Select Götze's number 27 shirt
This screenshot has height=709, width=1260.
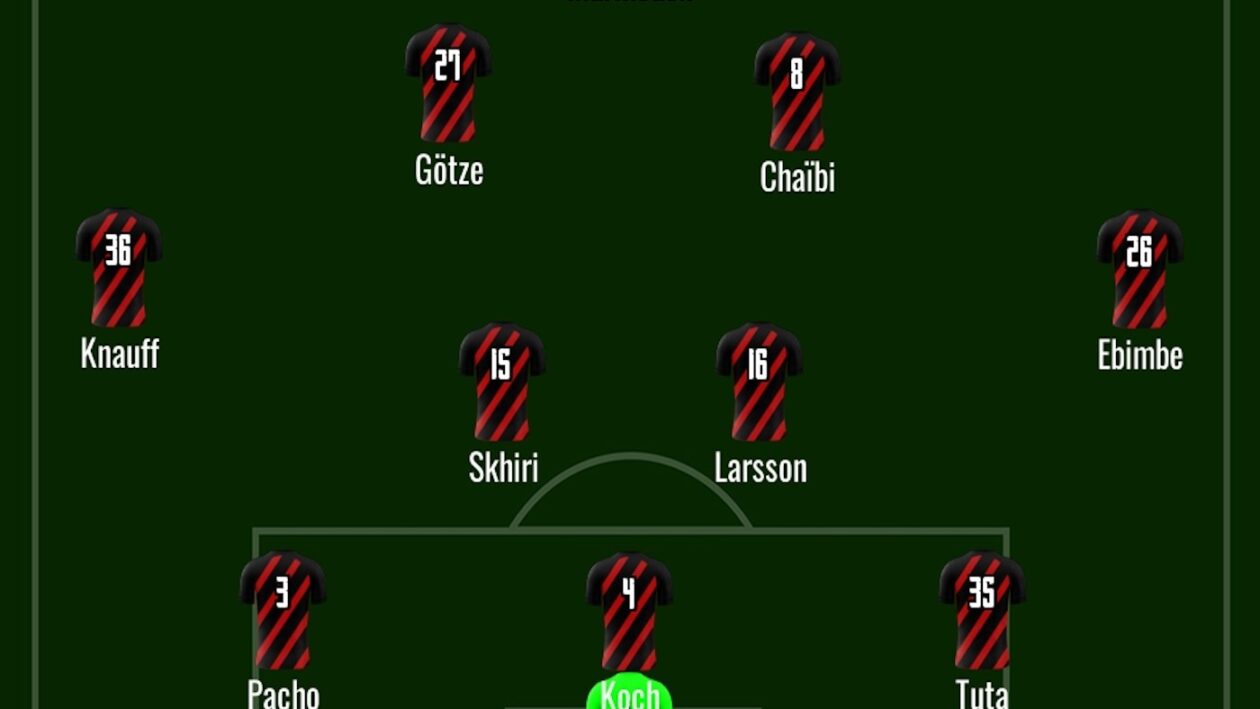click(x=448, y=84)
